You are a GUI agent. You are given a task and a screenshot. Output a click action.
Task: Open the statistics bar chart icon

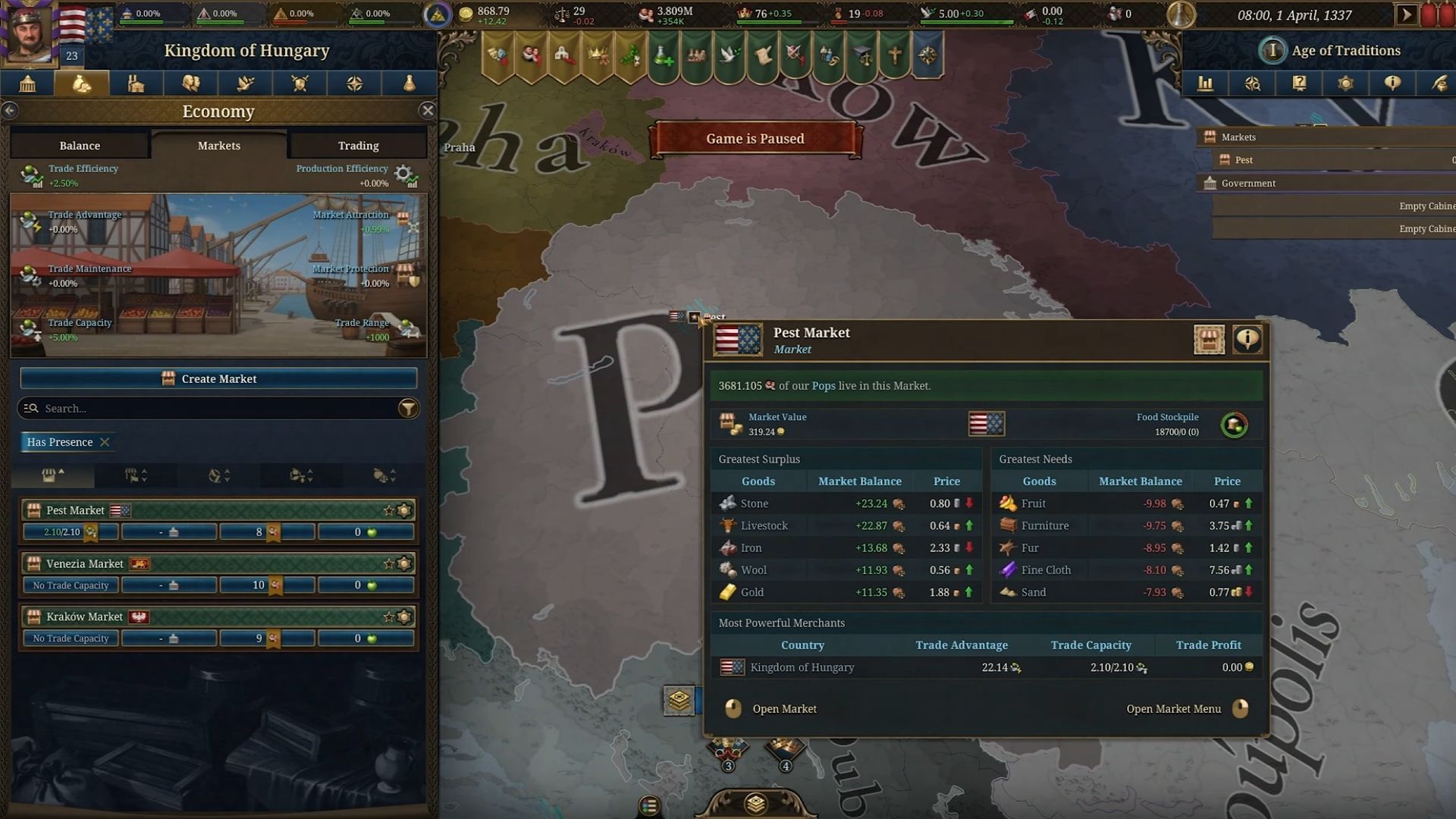(x=1206, y=84)
